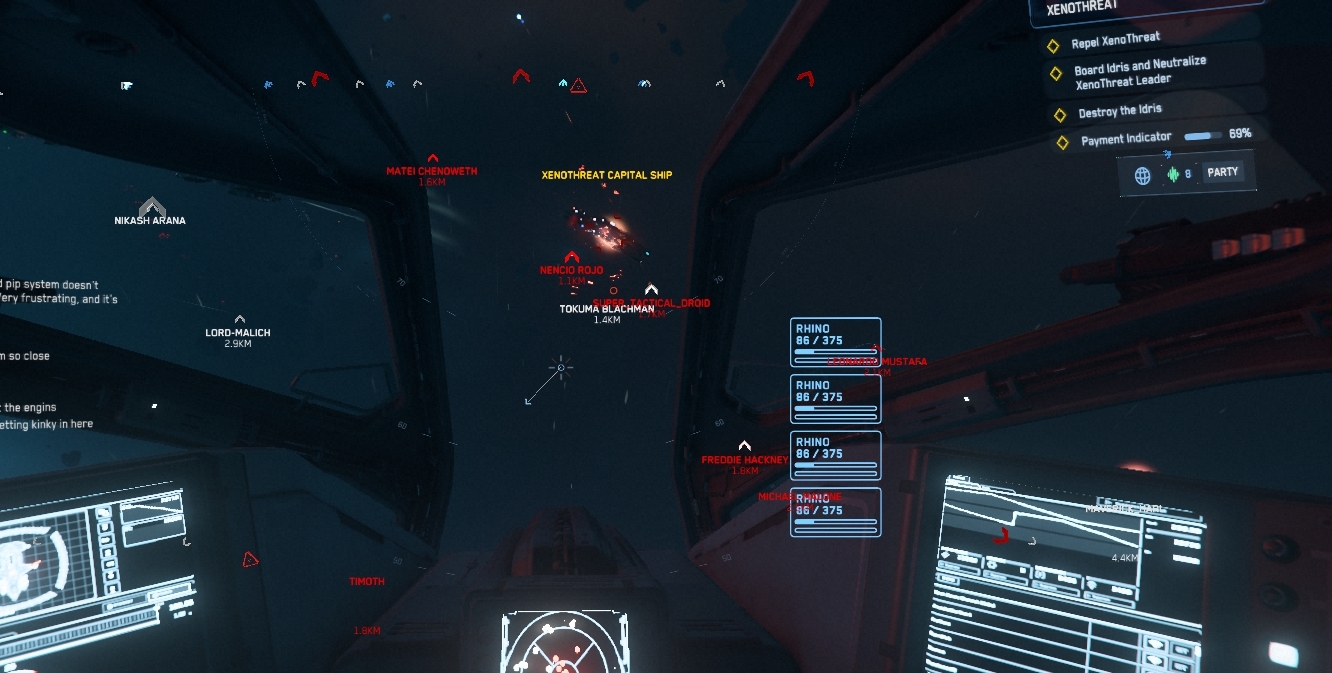Choose the Destroy the Idris objective
The width and height of the screenshot is (1332, 673).
click(x=1119, y=111)
